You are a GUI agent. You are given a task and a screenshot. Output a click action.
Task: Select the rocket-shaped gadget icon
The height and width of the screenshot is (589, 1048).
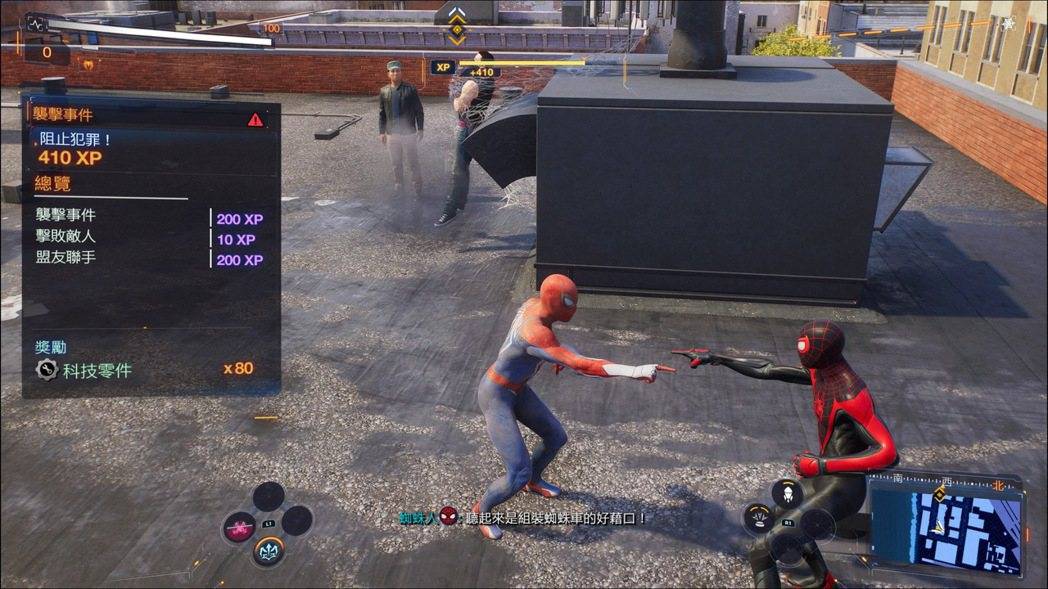tap(788, 492)
